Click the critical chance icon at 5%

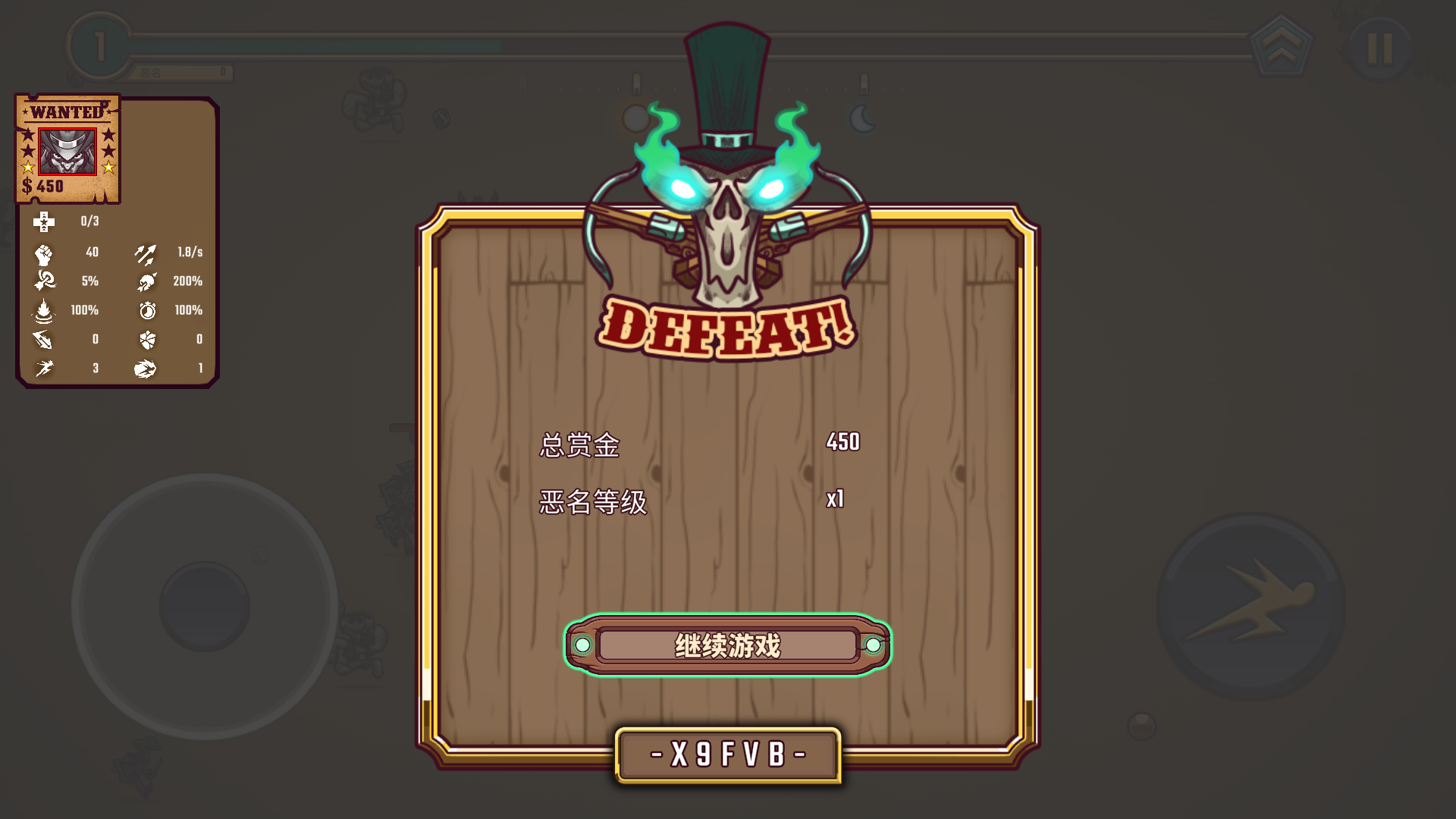click(x=45, y=281)
